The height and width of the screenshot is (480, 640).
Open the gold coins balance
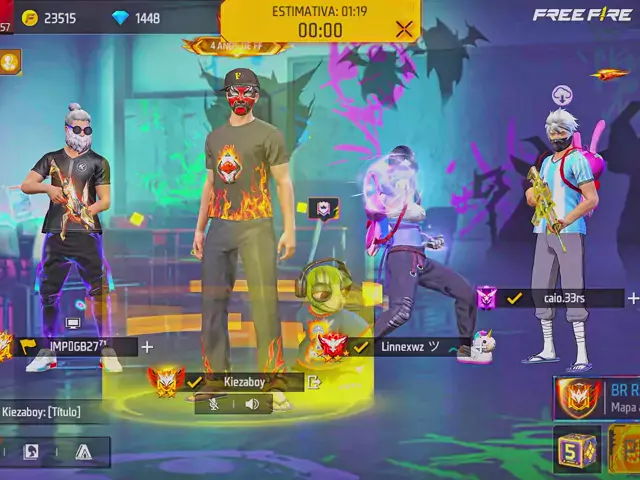[48, 18]
